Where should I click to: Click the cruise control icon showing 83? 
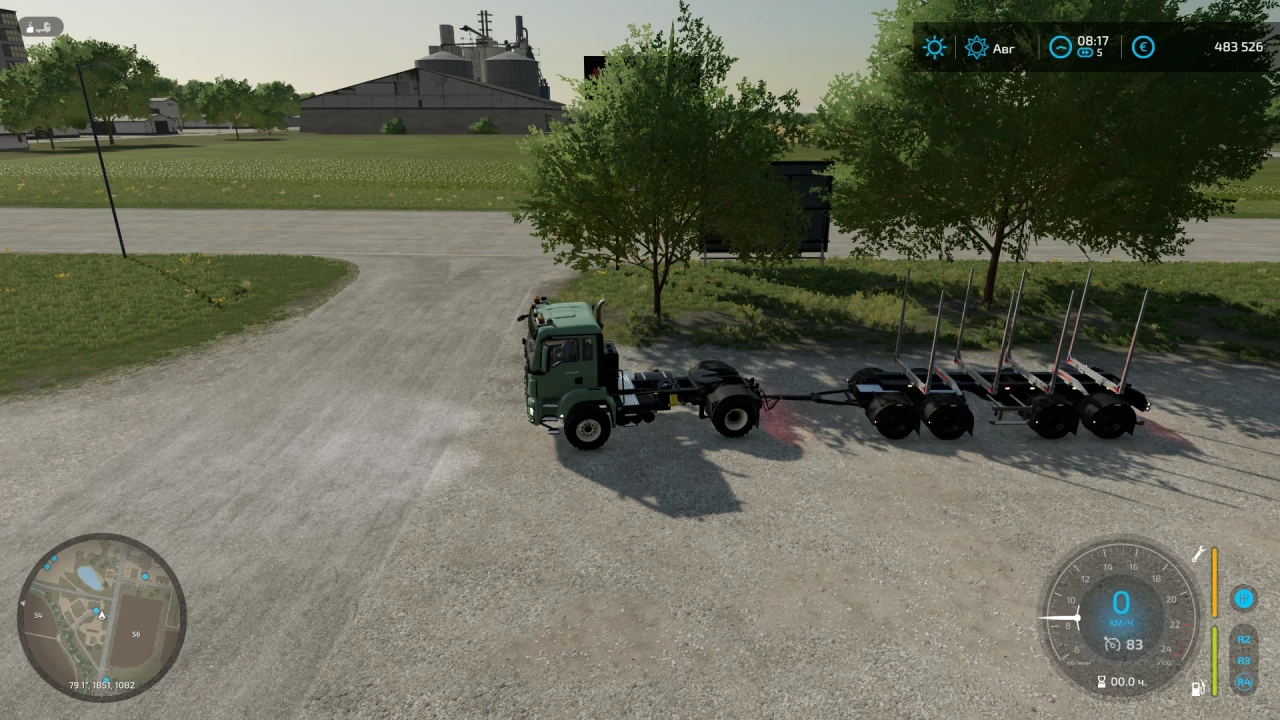coord(1124,644)
